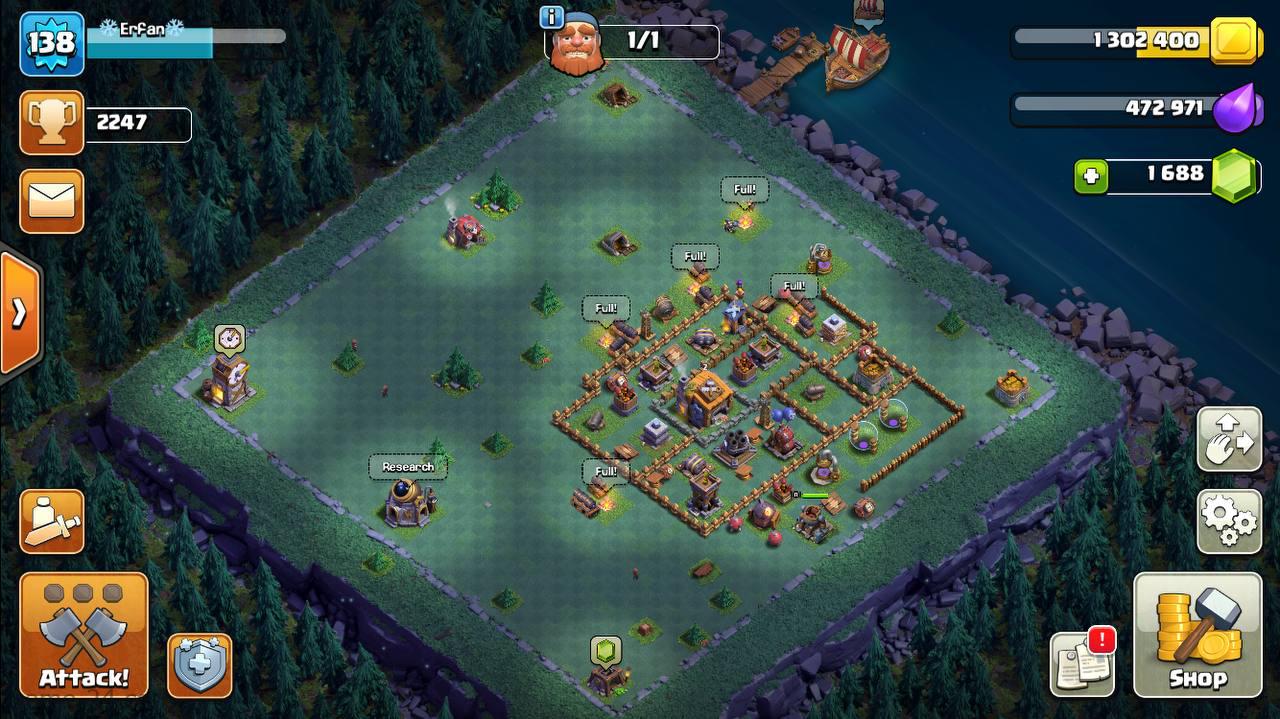Image resolution: width=1280 pixels, height=719 pixels.
Task: View the trophy league icon
Action: (51, 123)
